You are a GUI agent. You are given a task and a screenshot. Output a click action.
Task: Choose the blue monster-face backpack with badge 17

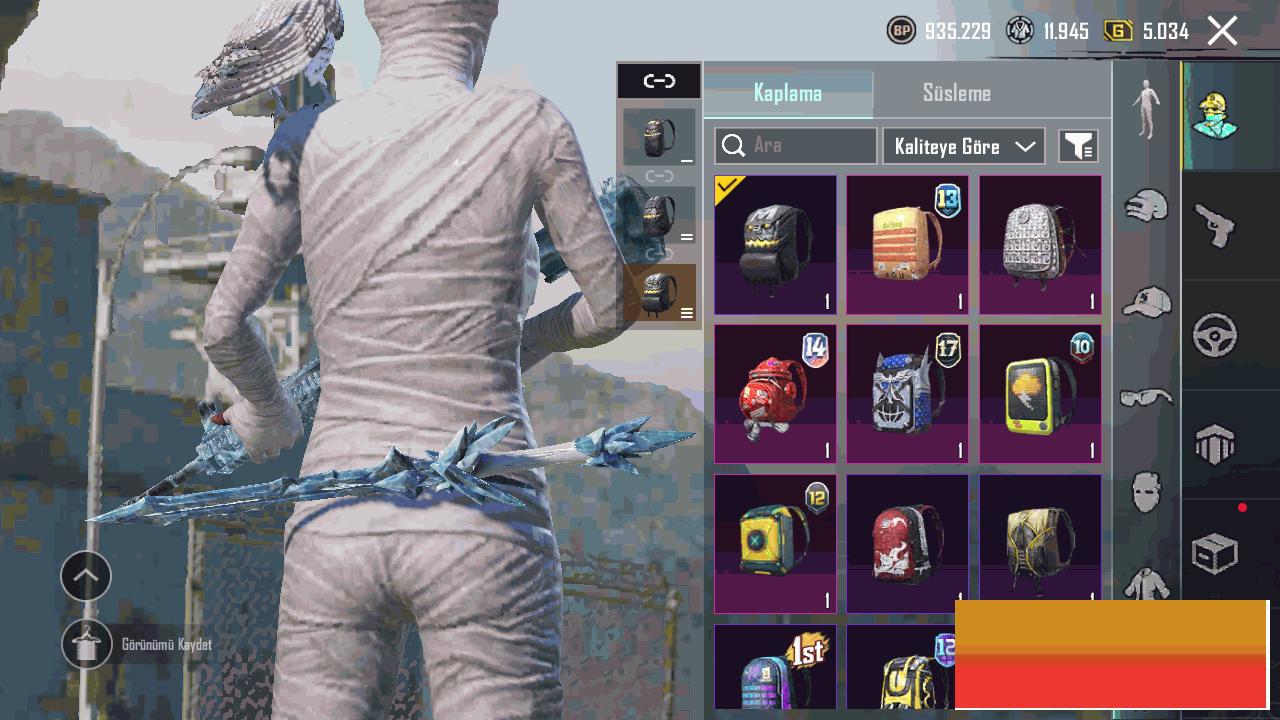[907, 394]
